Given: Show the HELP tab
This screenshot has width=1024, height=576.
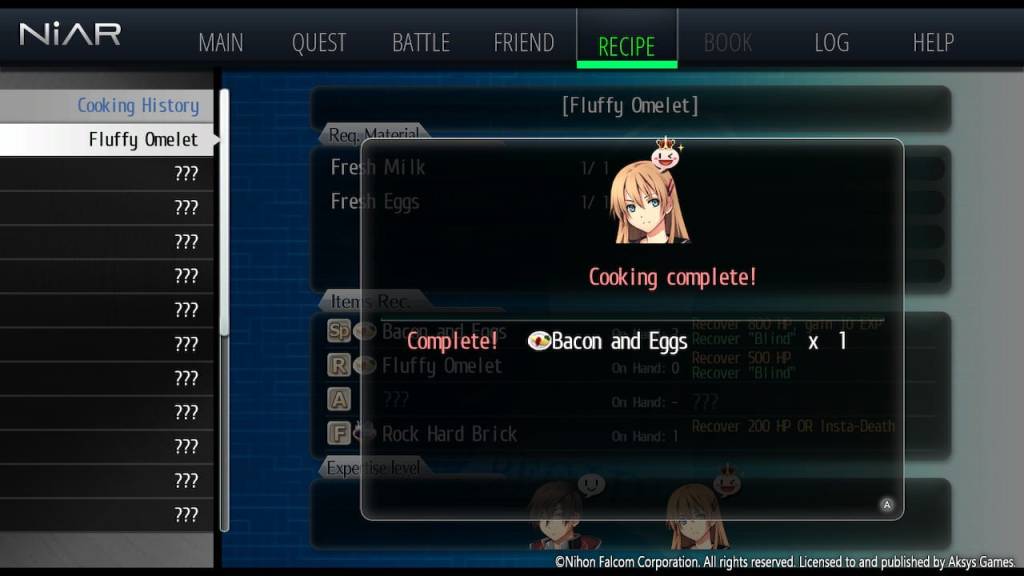Looking at the screenshot, I should [x=933, y=43].
